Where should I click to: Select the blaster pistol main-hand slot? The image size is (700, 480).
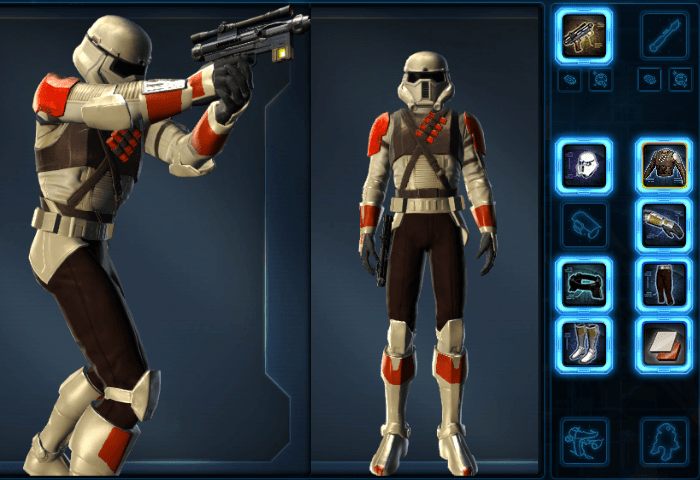click(584, 36)
